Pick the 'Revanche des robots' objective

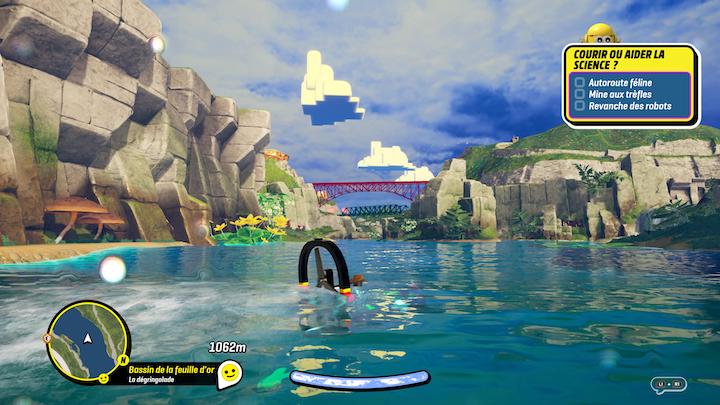[x=627, y=105]
